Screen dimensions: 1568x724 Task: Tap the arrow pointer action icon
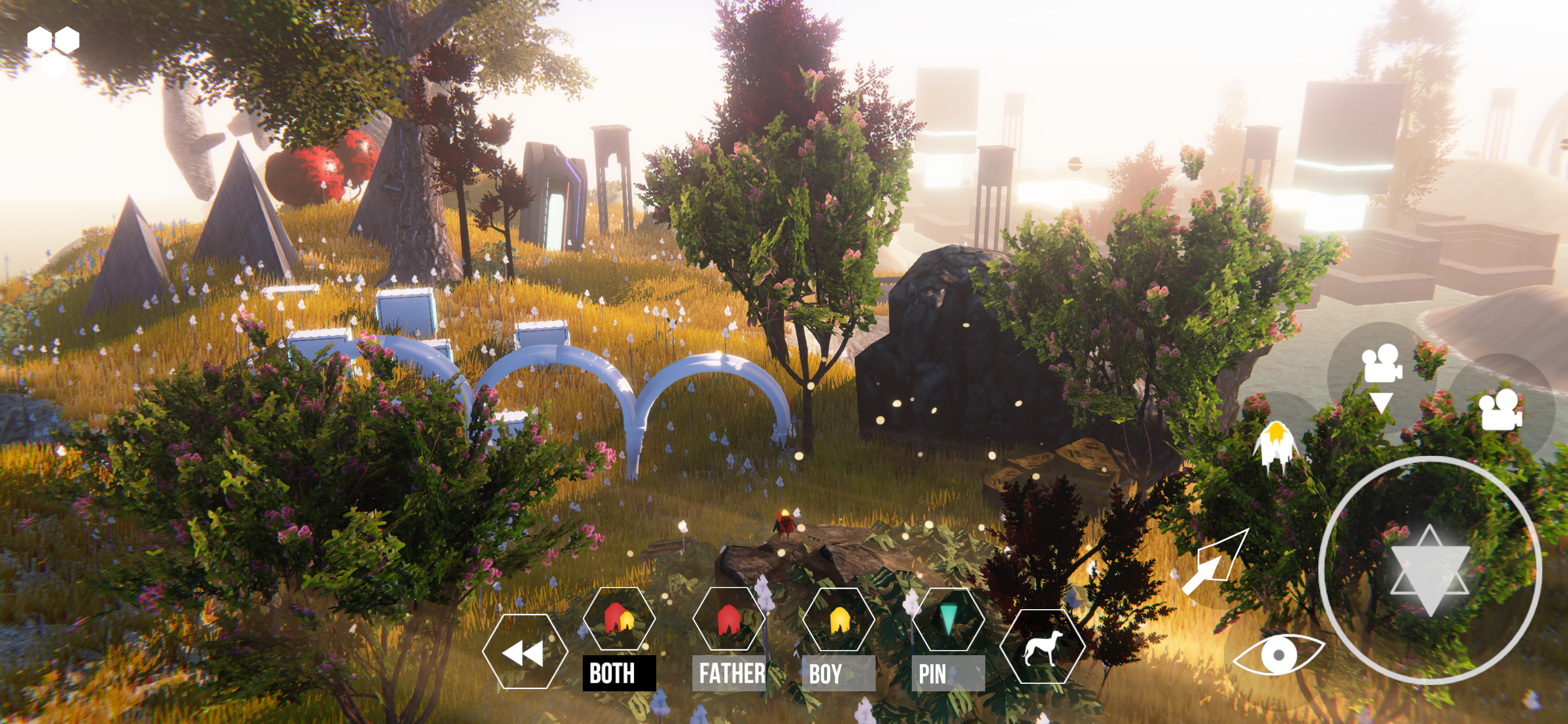pyautogui.click(x=1214, y=563)
